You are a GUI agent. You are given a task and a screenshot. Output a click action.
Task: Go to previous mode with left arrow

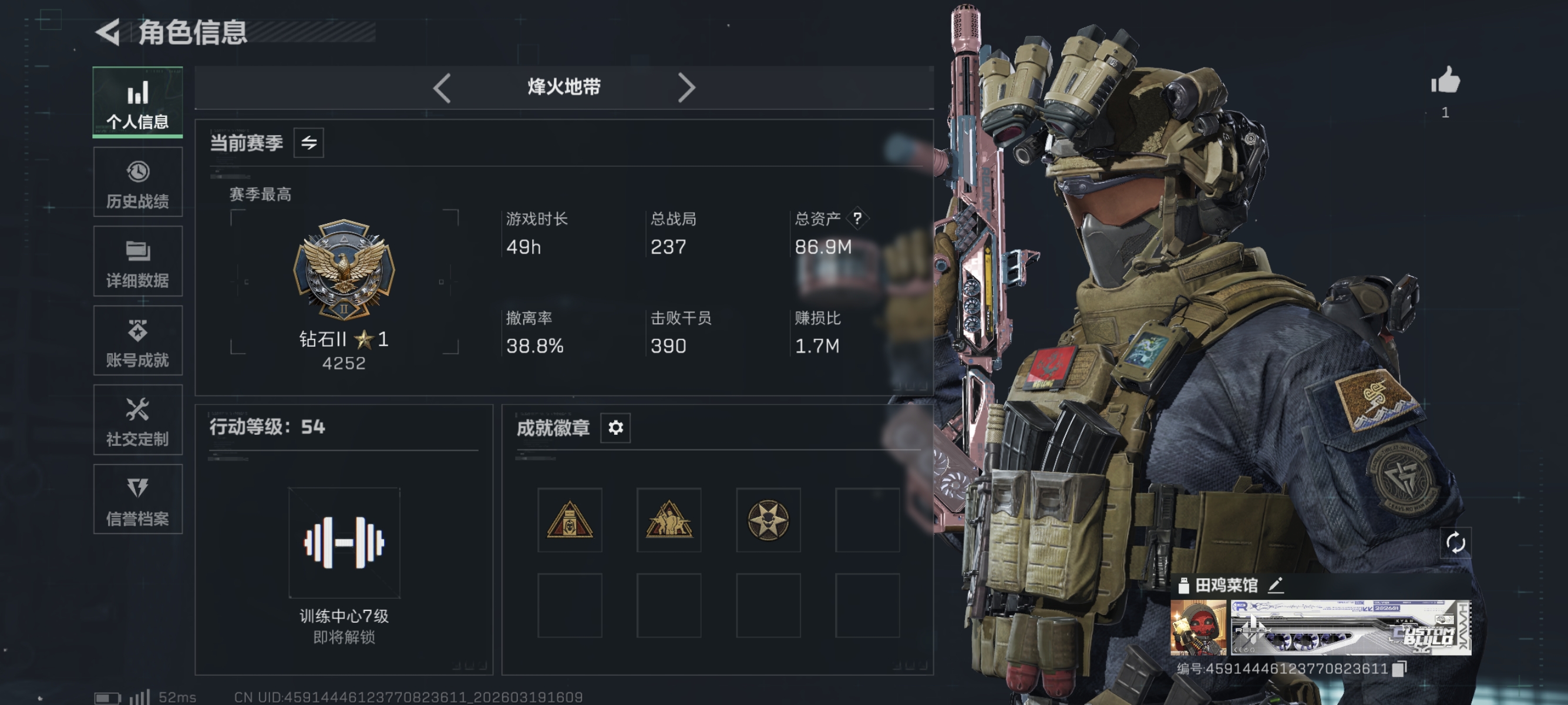click(x=442, y=87)
